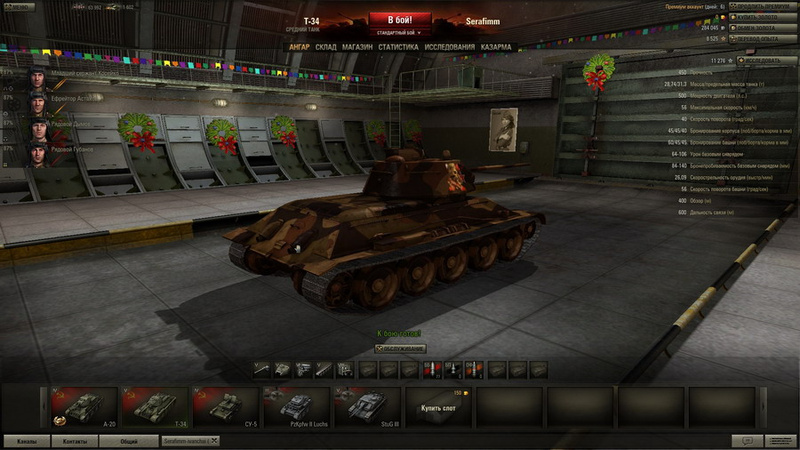Image resolution: width=800 pixels, height=450 pixels.
Task: Select the T-34 tank in the carousel
Action: [155, 407]
